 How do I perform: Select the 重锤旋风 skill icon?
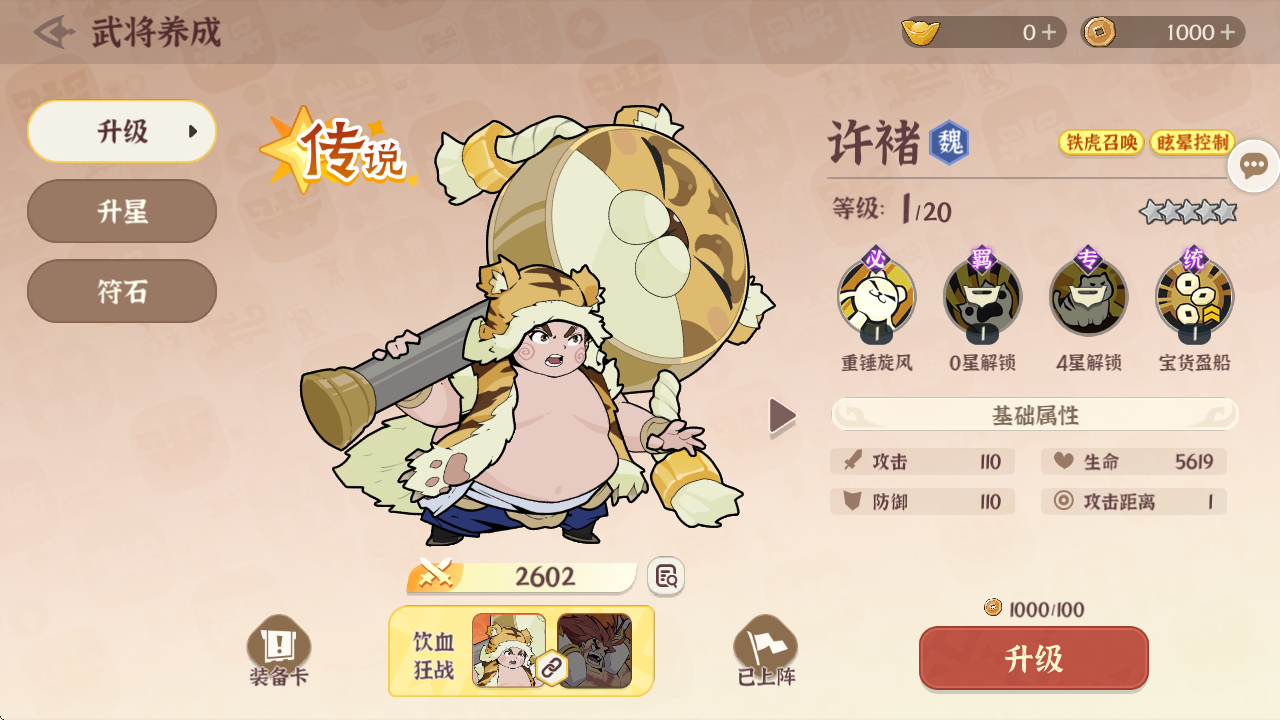875,297
